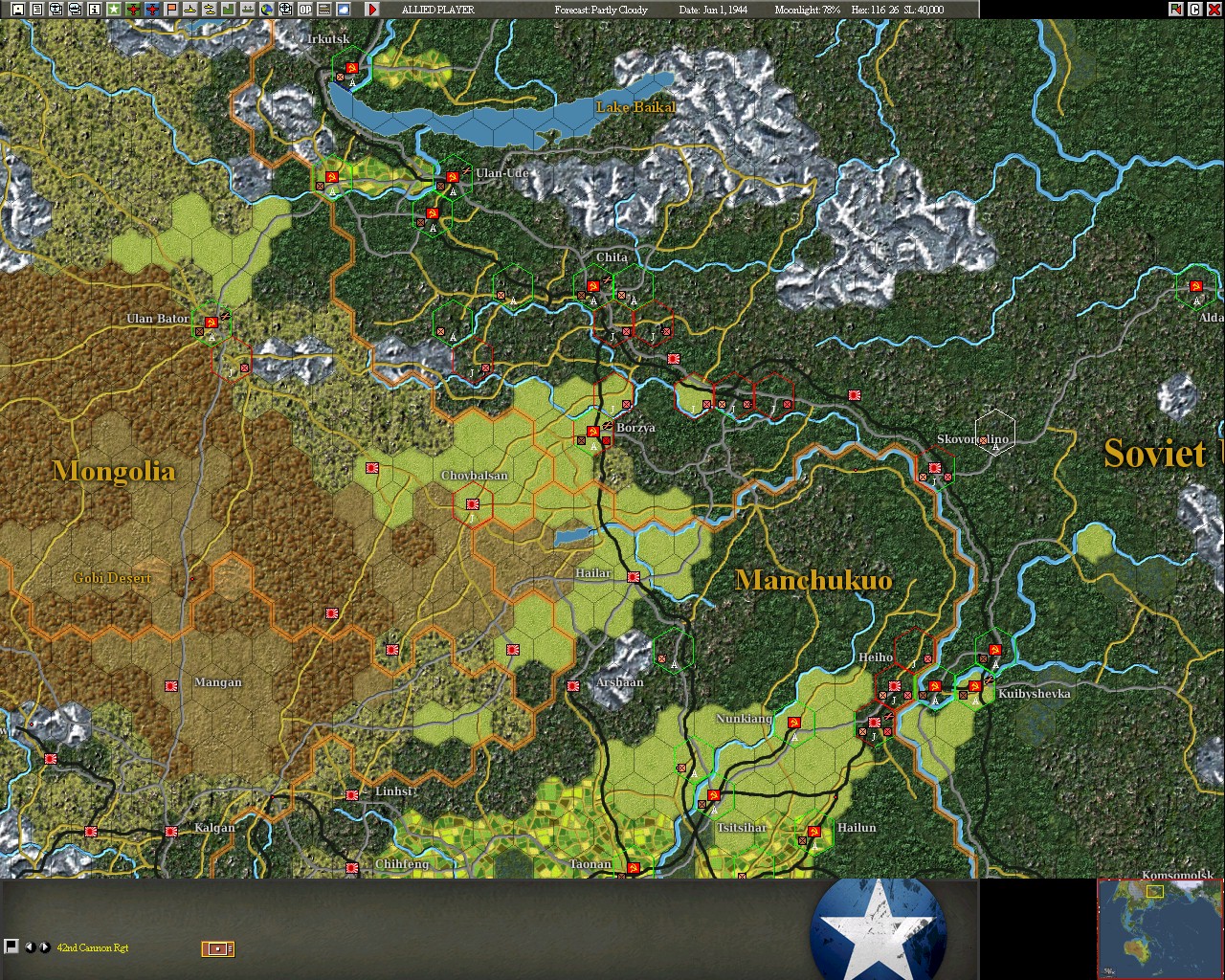The width and height of the screenshot is (1225, 980).
Task: Toggle the ruler distance icon
Action: [326, 9]
